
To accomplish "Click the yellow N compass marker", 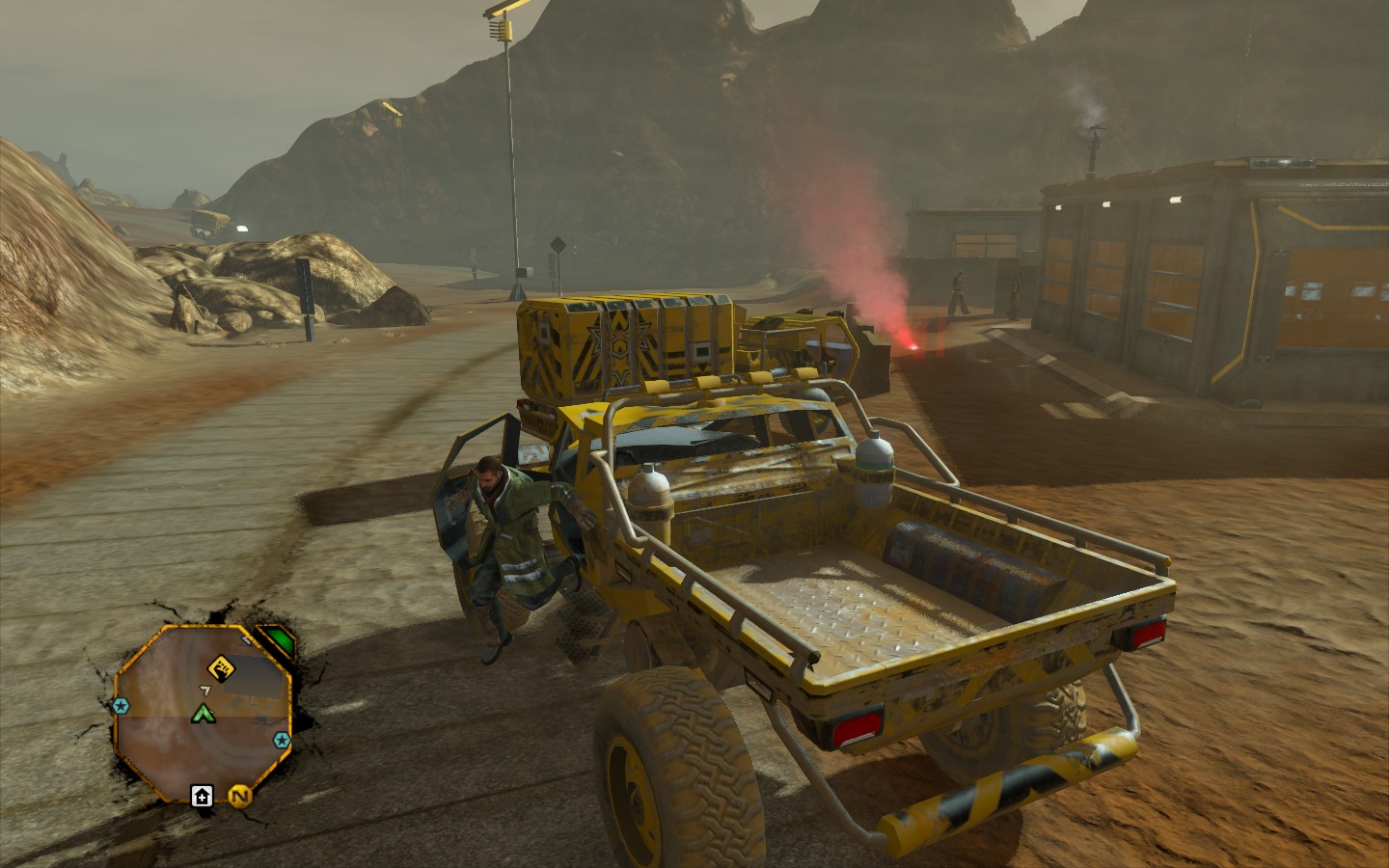I will click(238, 795).
